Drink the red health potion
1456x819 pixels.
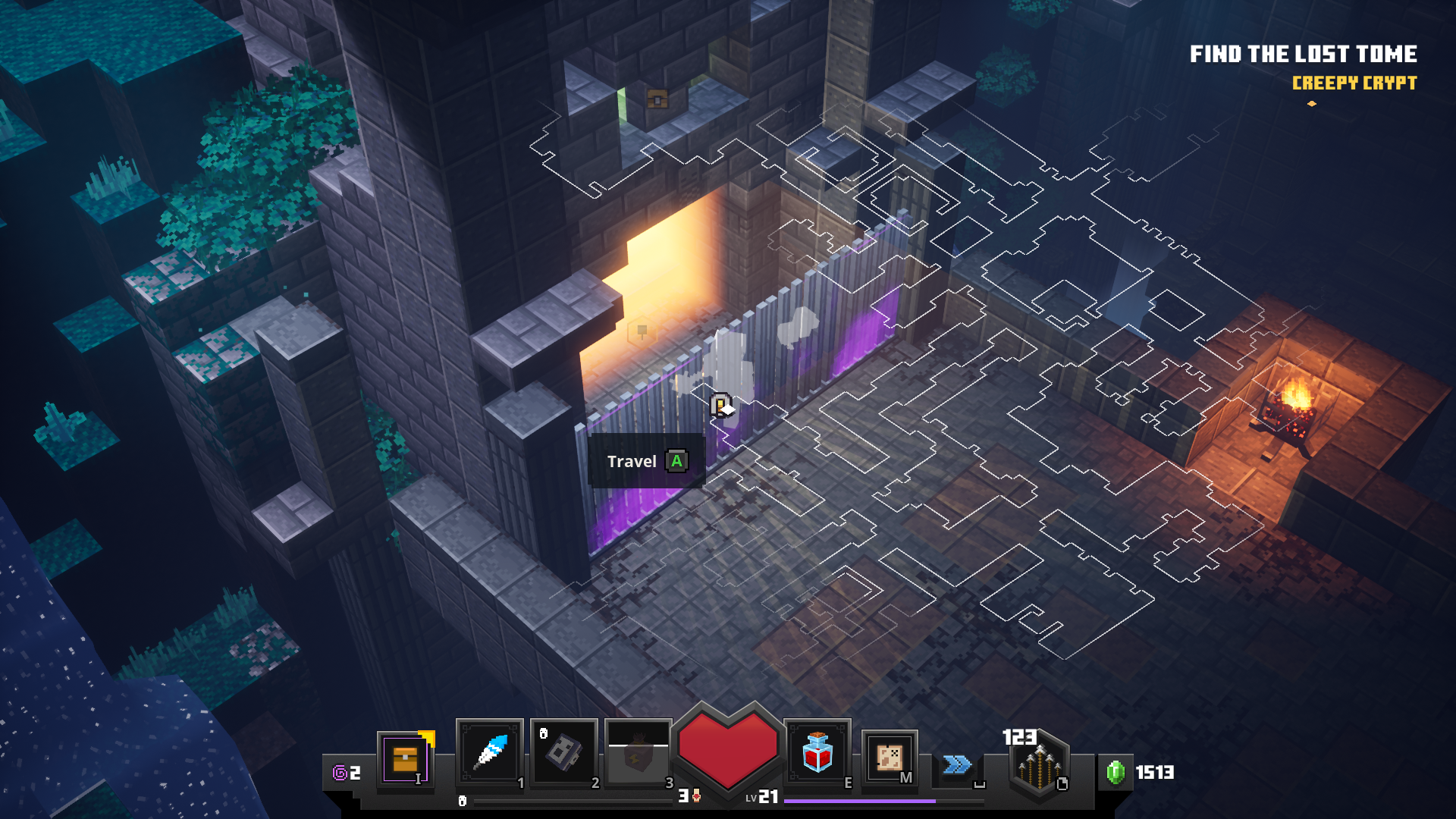[x=817, y=753]
